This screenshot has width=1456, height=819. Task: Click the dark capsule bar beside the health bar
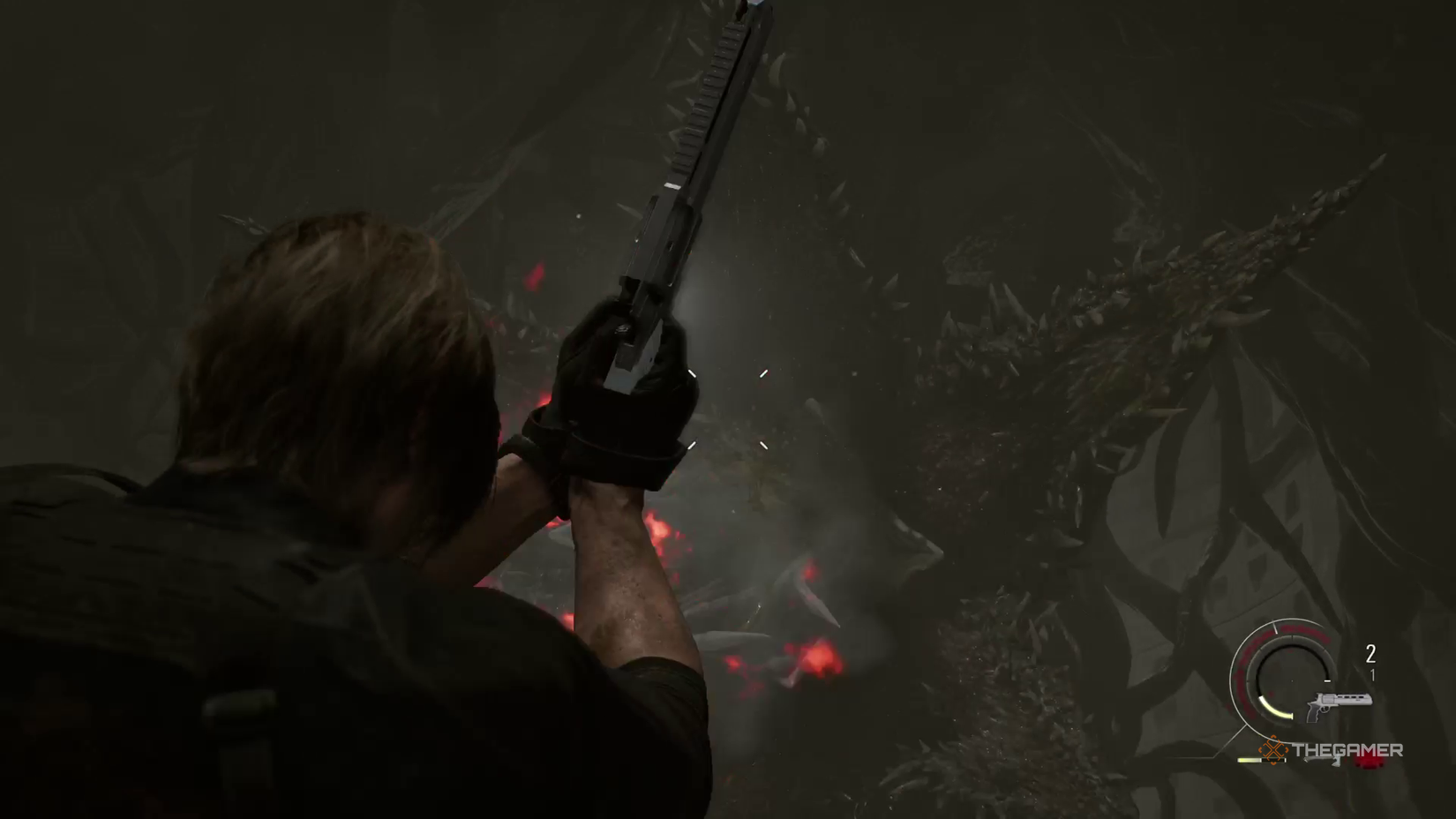[x=1274, y=760]
